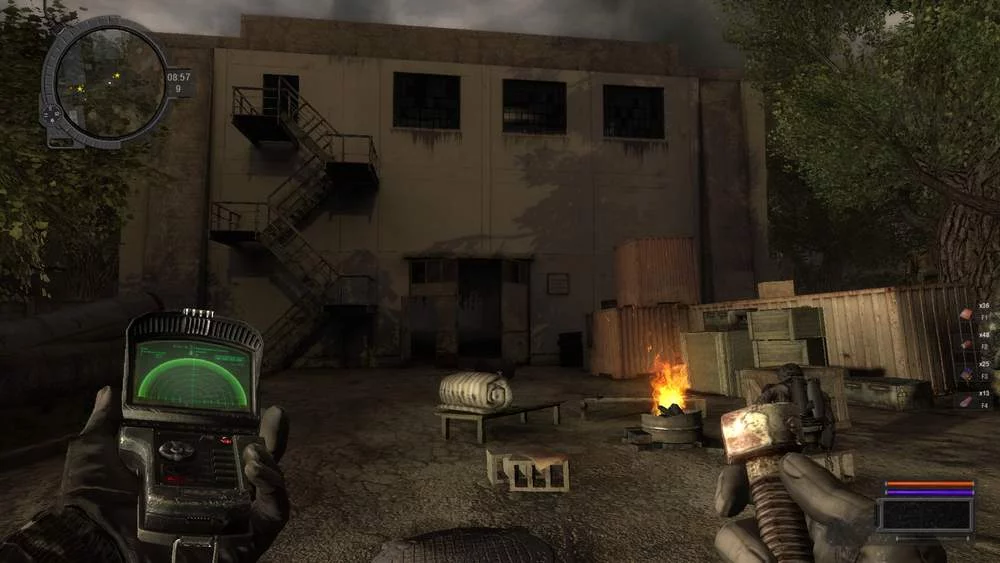The width and height of the screenshot is (1000, 563).
Task: Use the F2 quick slot item
Action: pos(966,343)
